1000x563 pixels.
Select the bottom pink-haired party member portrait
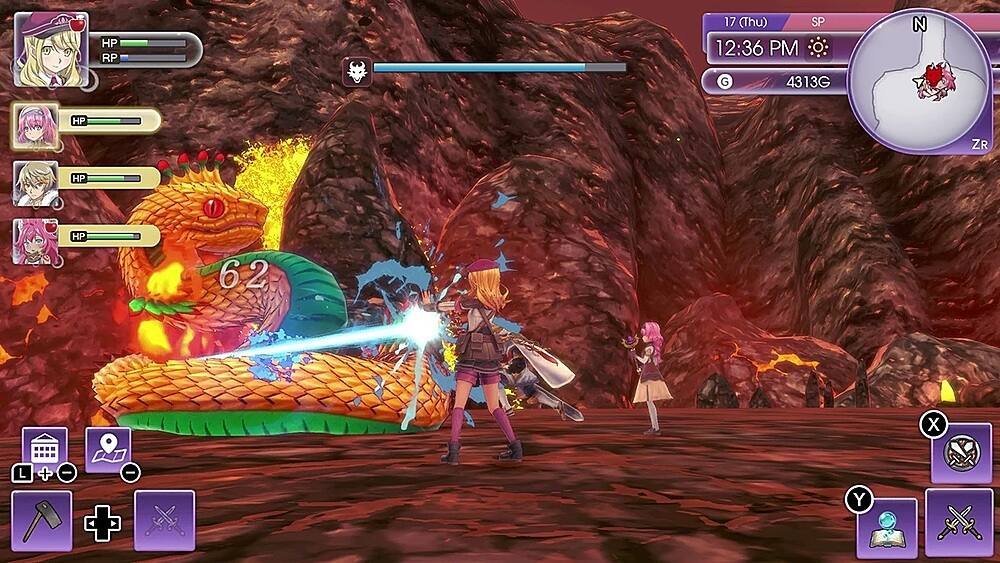35,240
